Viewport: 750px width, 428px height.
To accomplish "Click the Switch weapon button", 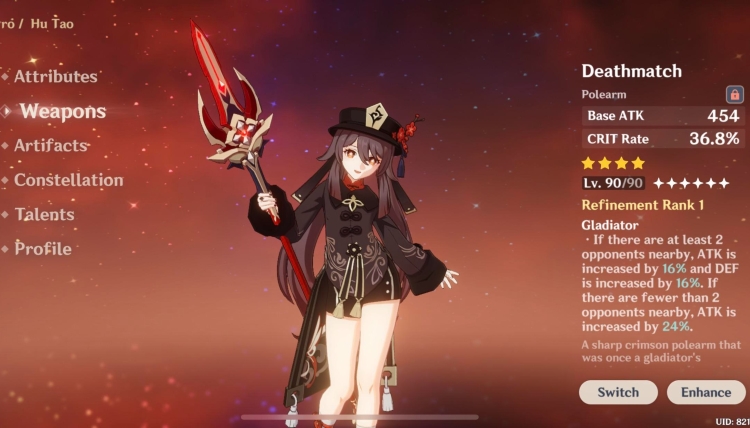I will (618, 392).
